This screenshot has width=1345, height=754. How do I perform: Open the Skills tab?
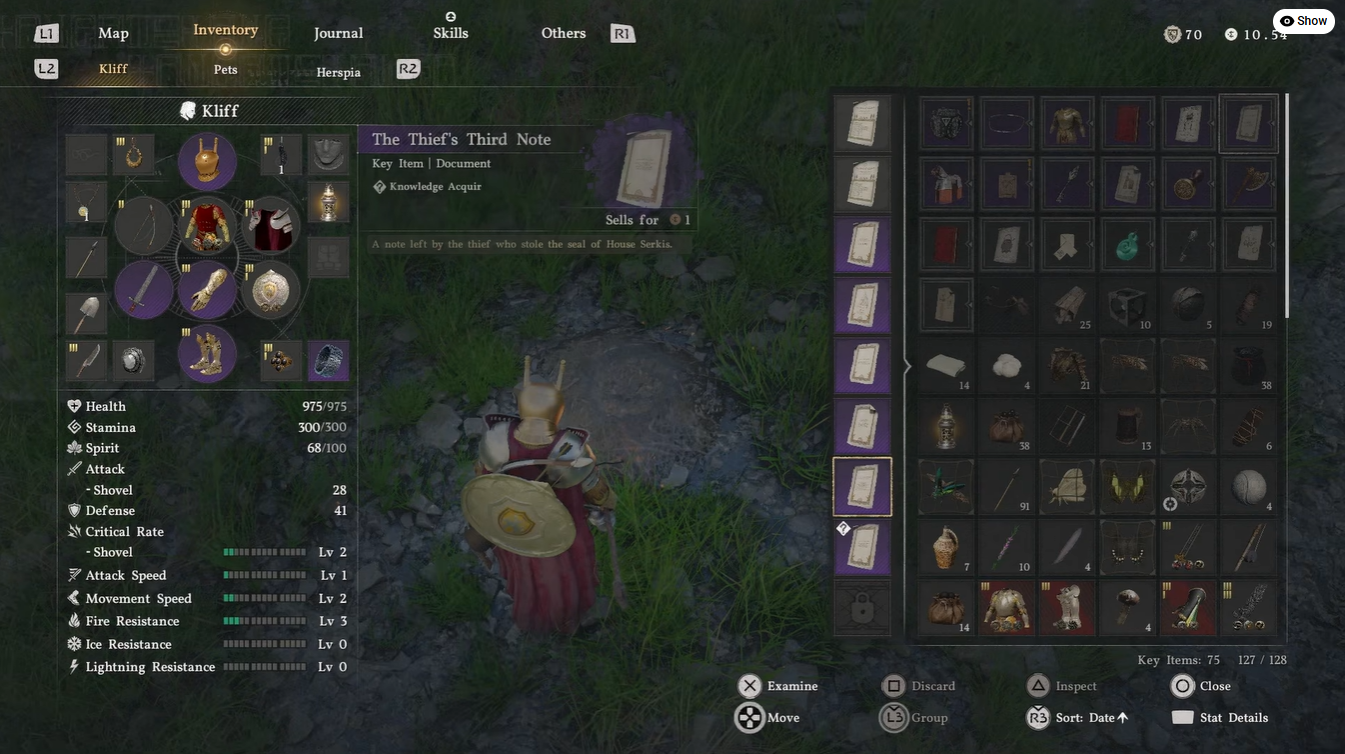tap(450, 33)
